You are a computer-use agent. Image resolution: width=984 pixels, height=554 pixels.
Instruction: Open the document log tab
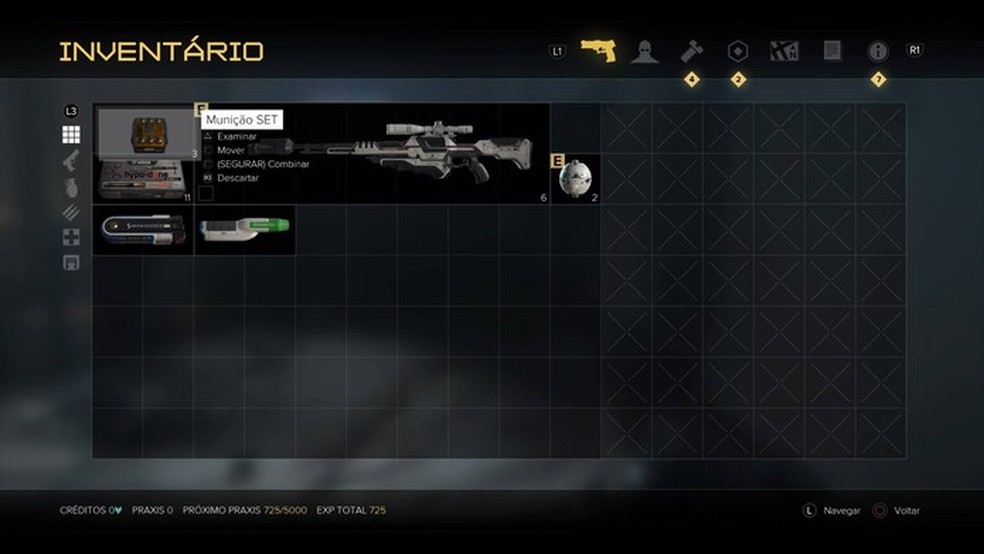(832, 50)
